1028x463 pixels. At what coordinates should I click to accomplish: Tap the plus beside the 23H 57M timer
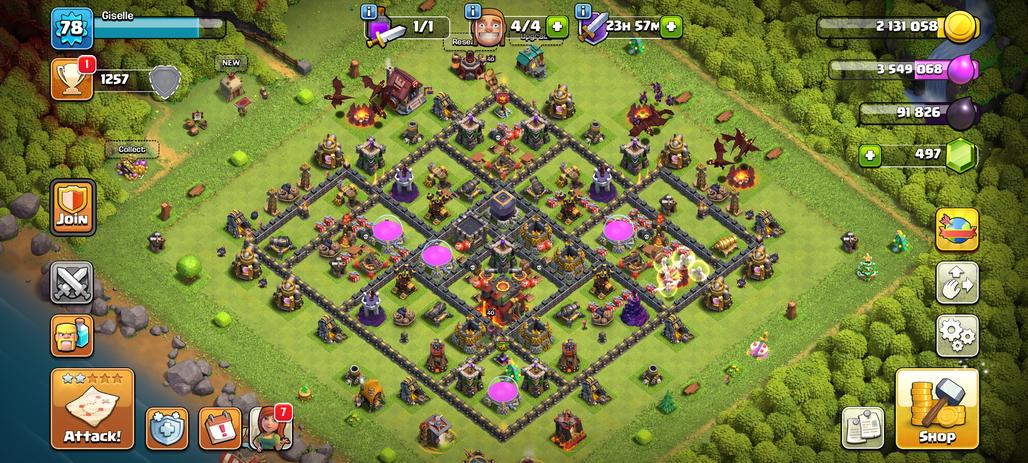(671, 27)
